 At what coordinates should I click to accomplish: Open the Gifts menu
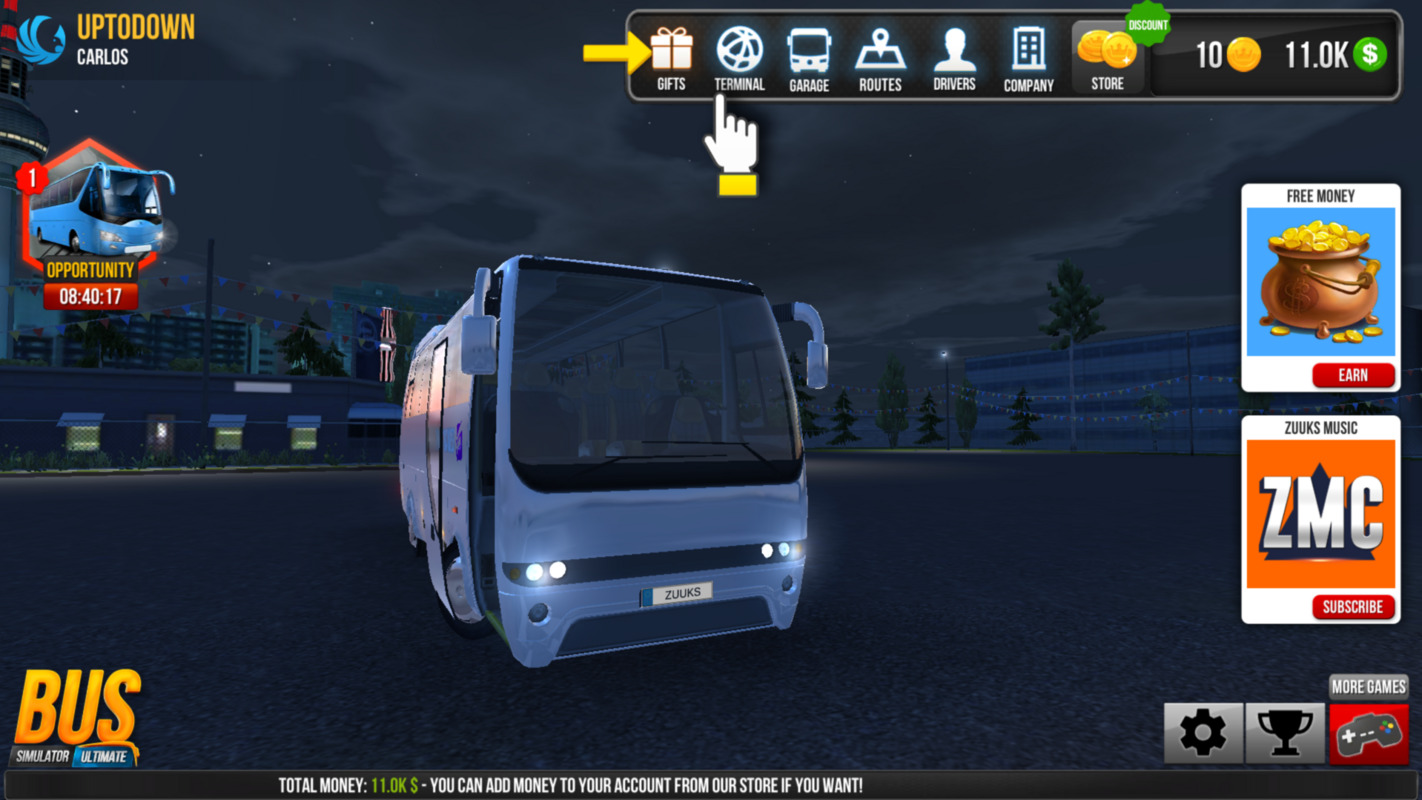pos(671,58)
